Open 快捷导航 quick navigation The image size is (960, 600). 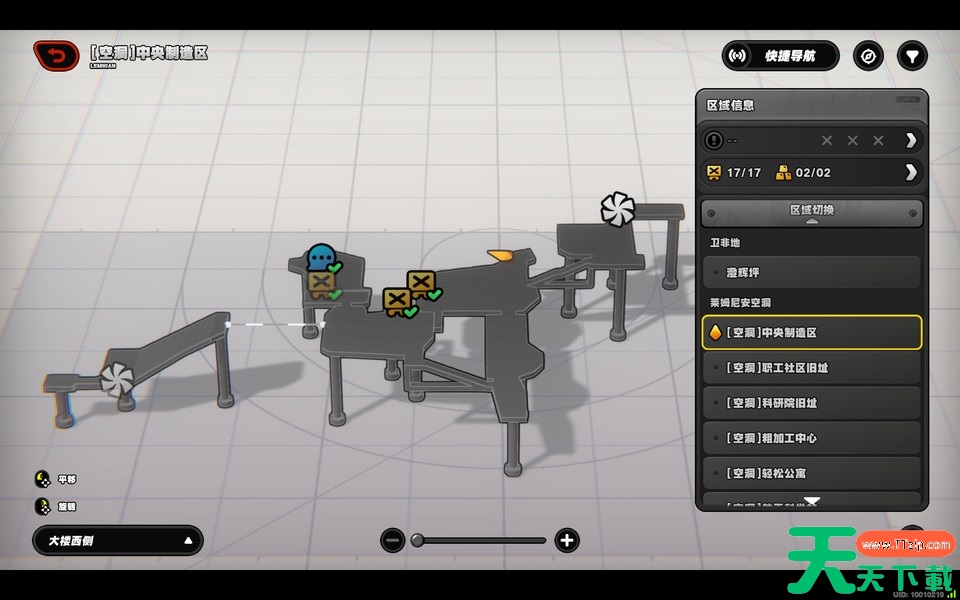tap(781, 56)
